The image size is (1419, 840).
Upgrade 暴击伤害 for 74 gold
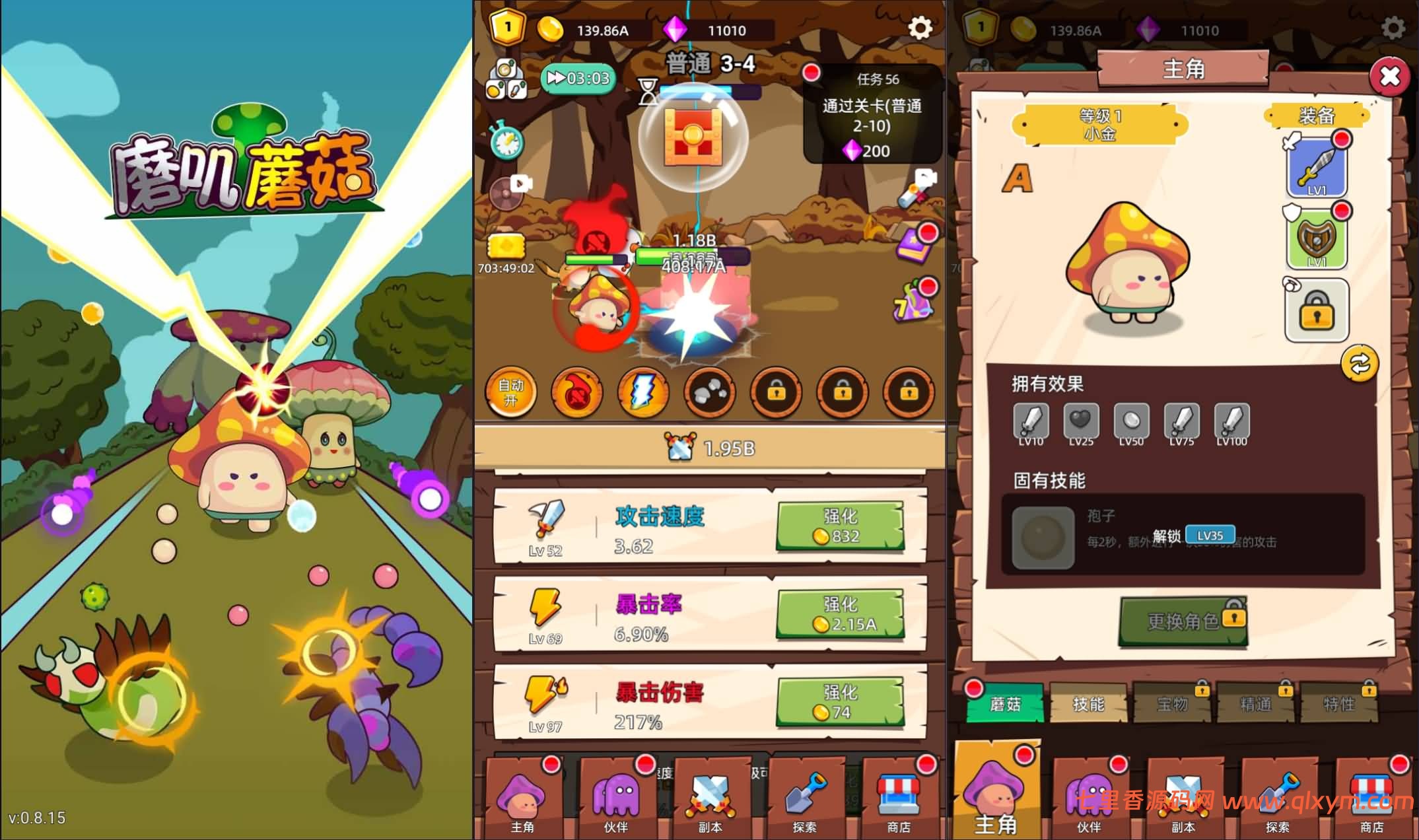pos(840,702)
